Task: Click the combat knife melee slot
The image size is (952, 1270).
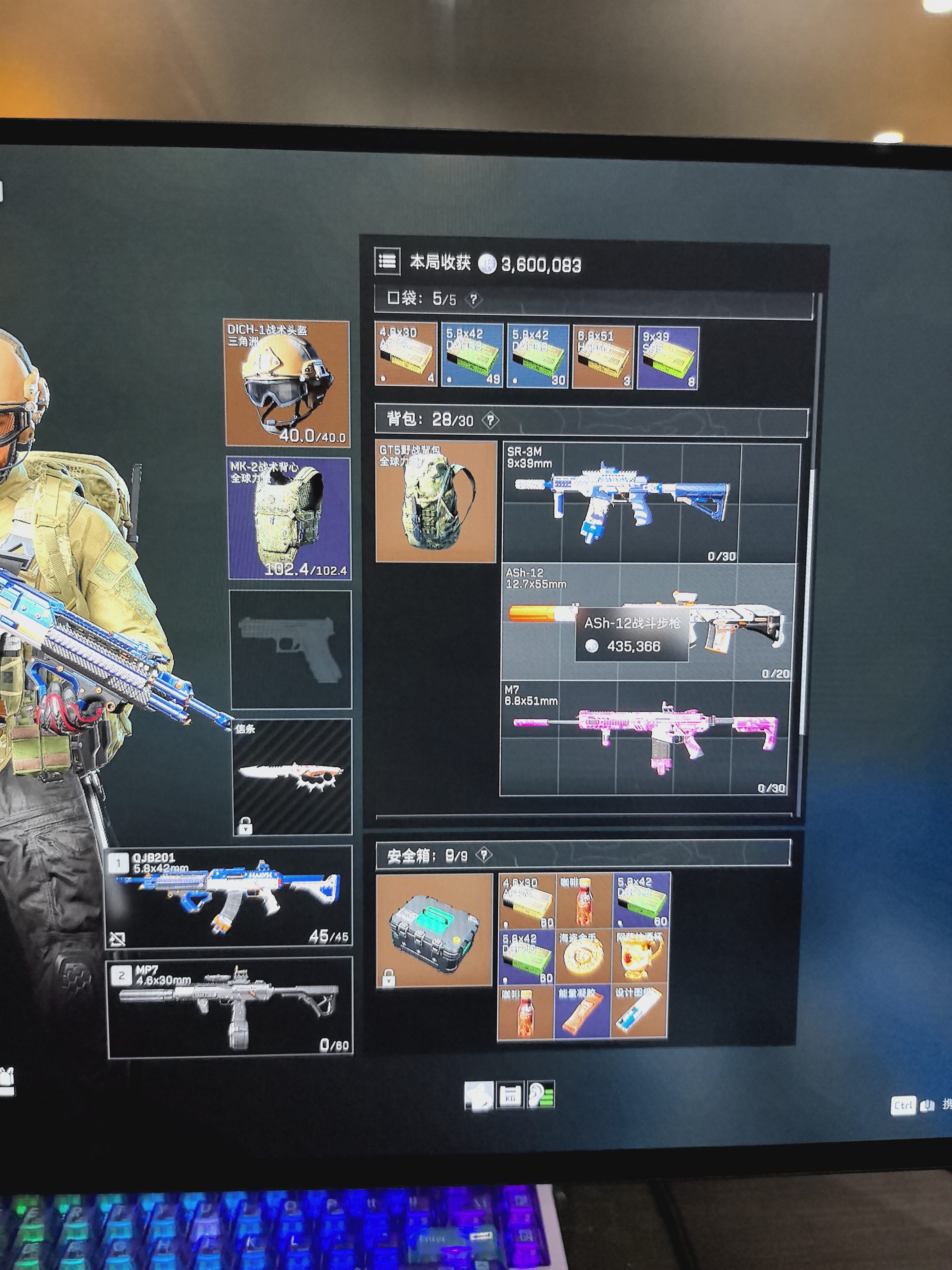Action: 292,776
